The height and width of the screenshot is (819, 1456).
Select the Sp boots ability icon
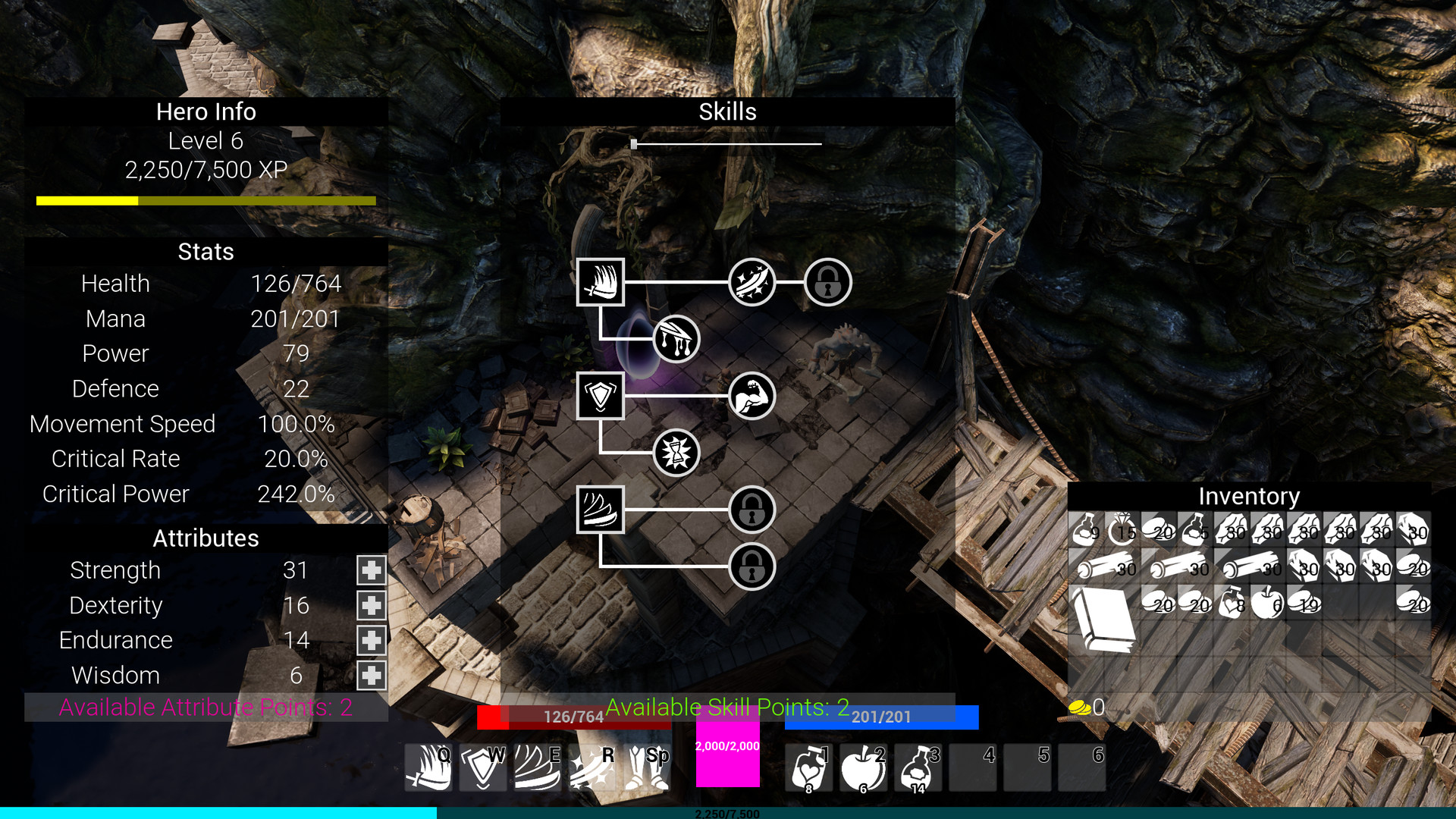pos(646,767)
